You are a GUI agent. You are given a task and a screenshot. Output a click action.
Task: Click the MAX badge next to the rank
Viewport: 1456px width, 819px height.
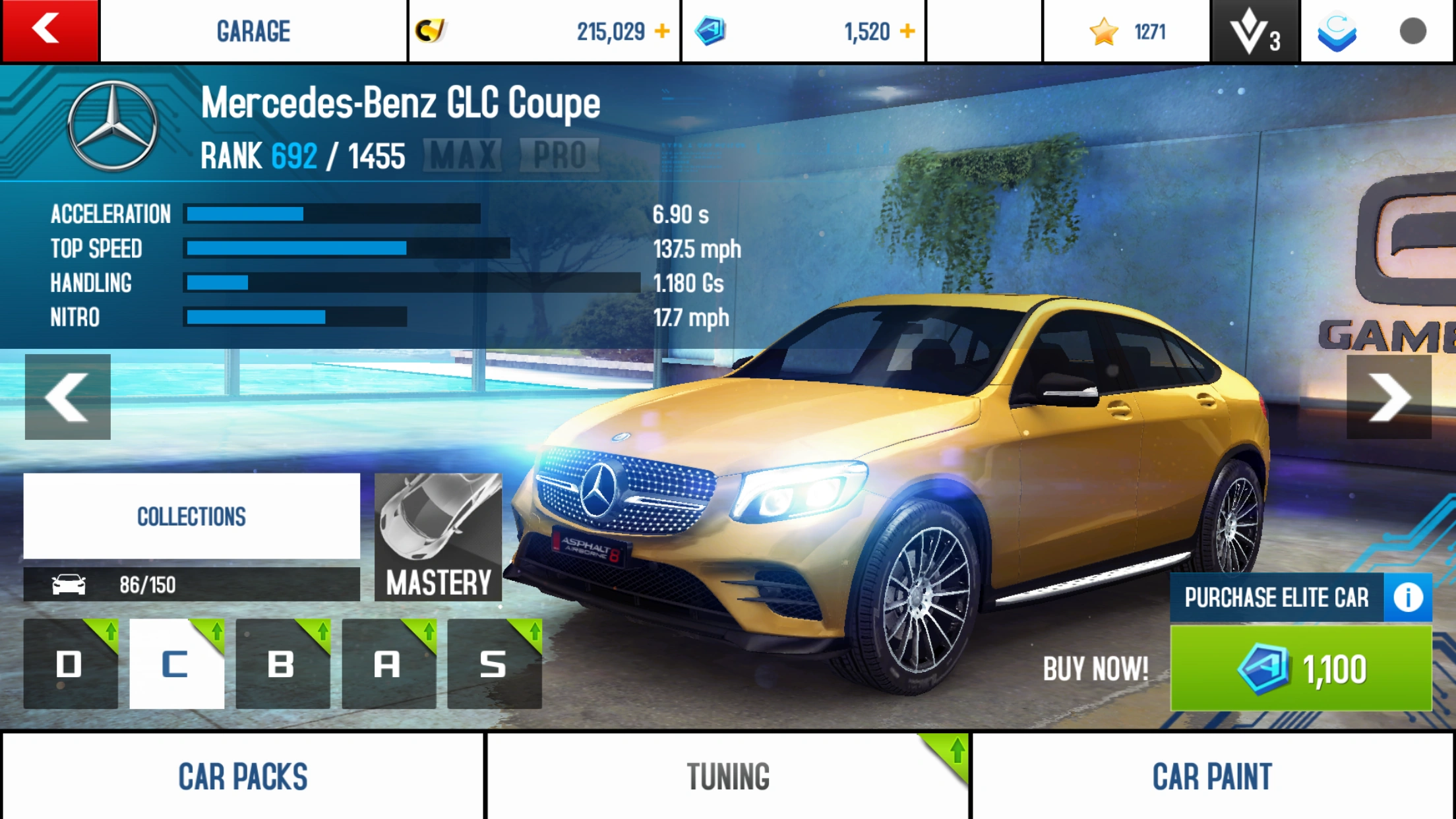pyautogui.click(x=462, y=154)
